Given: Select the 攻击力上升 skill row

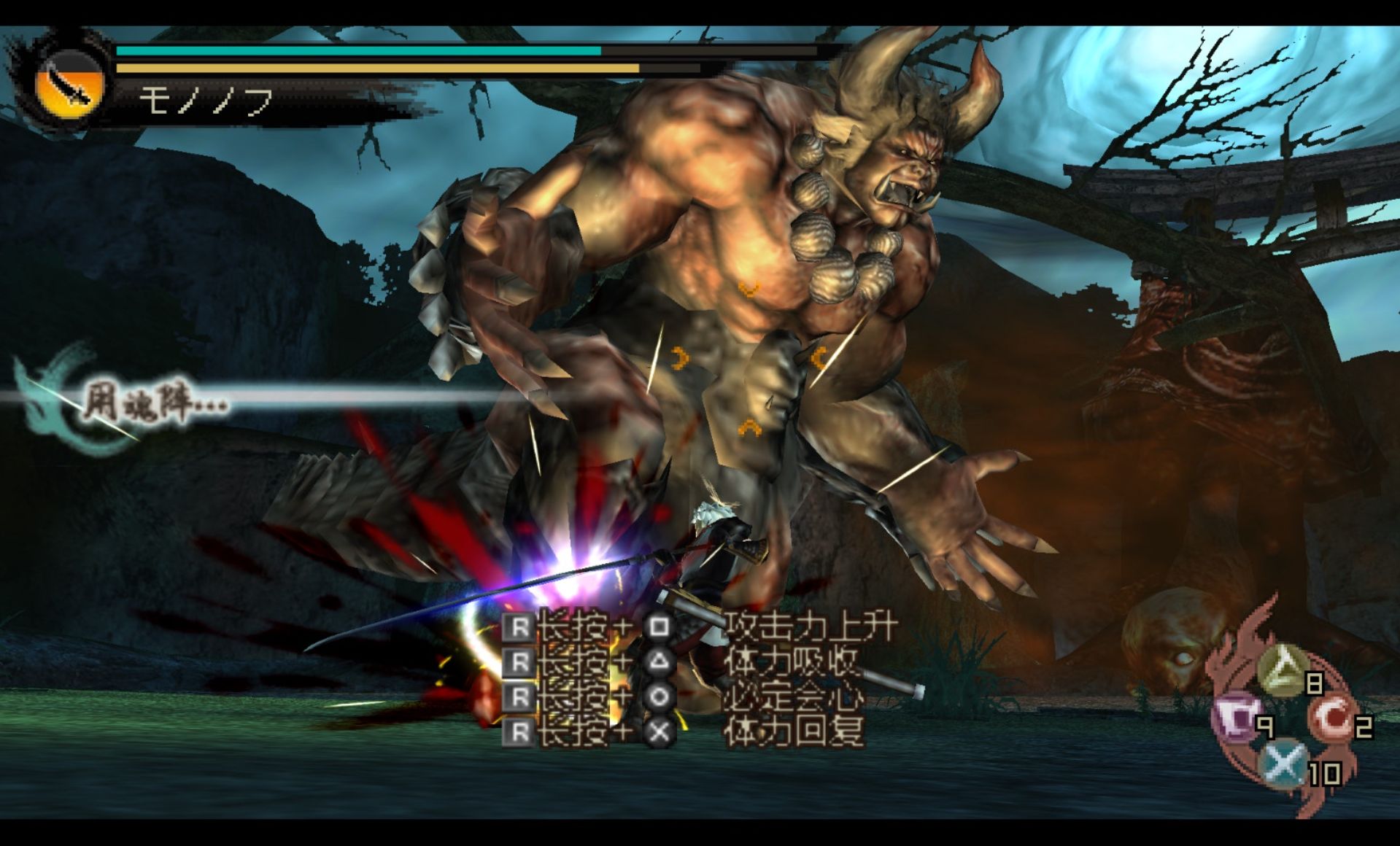Looking at the screenshot, I should click(699, 627).
